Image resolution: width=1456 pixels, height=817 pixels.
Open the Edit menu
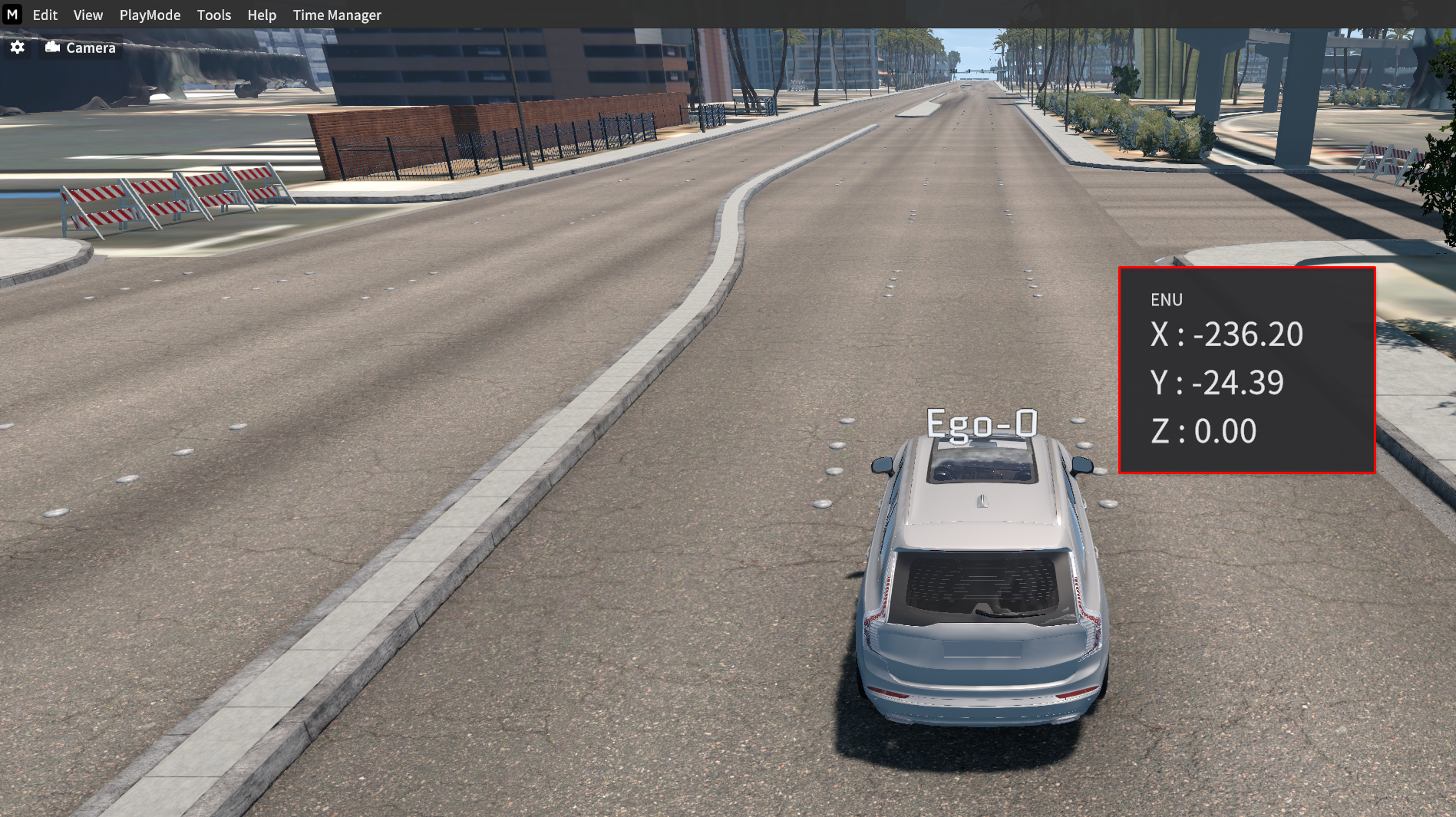point(45,15)
